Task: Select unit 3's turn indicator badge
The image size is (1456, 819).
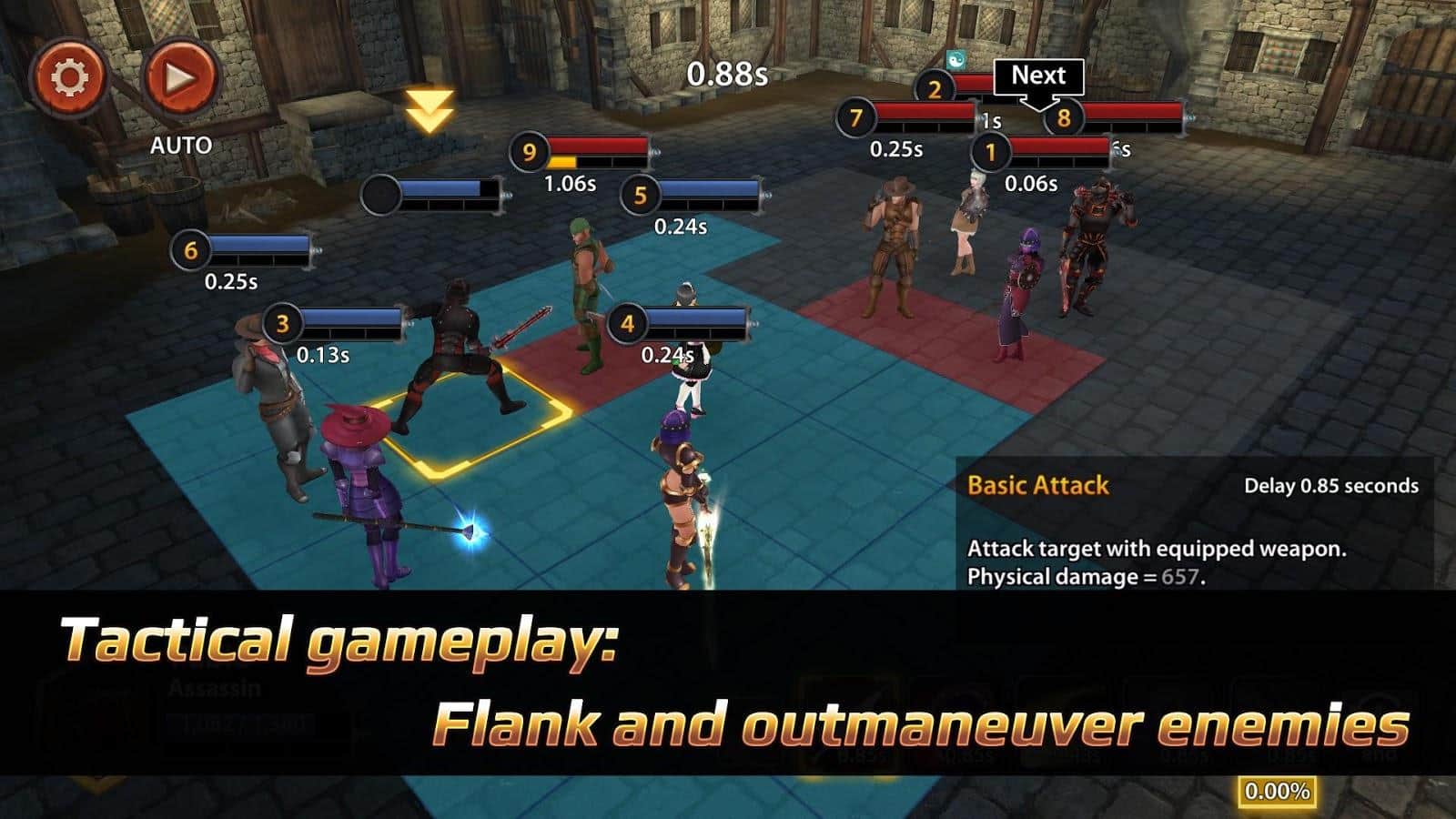Action: (x=282, y=322)
